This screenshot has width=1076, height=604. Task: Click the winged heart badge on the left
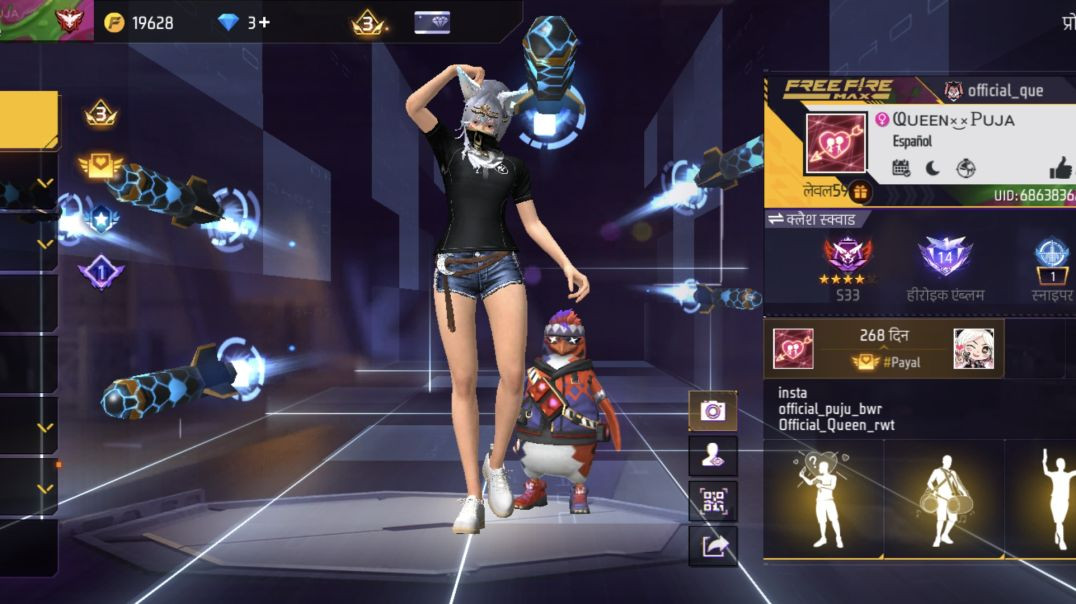100,166
